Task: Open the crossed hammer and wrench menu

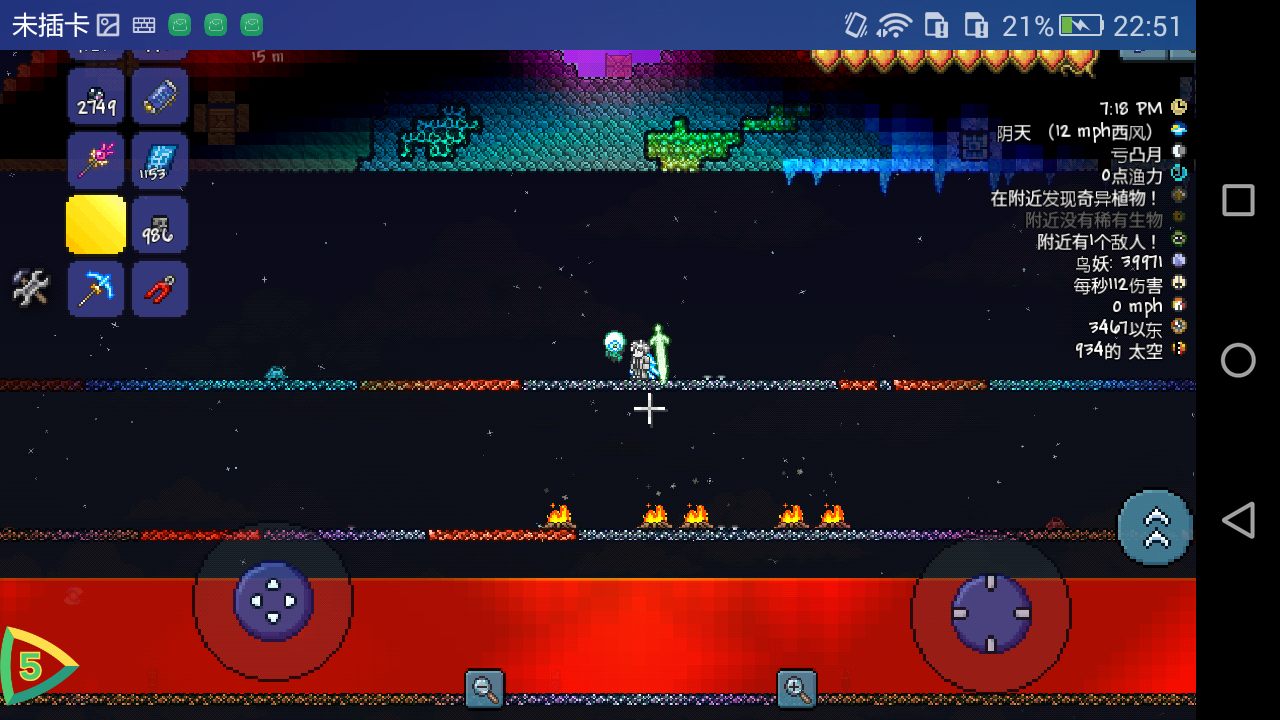Action: [30, 288]
